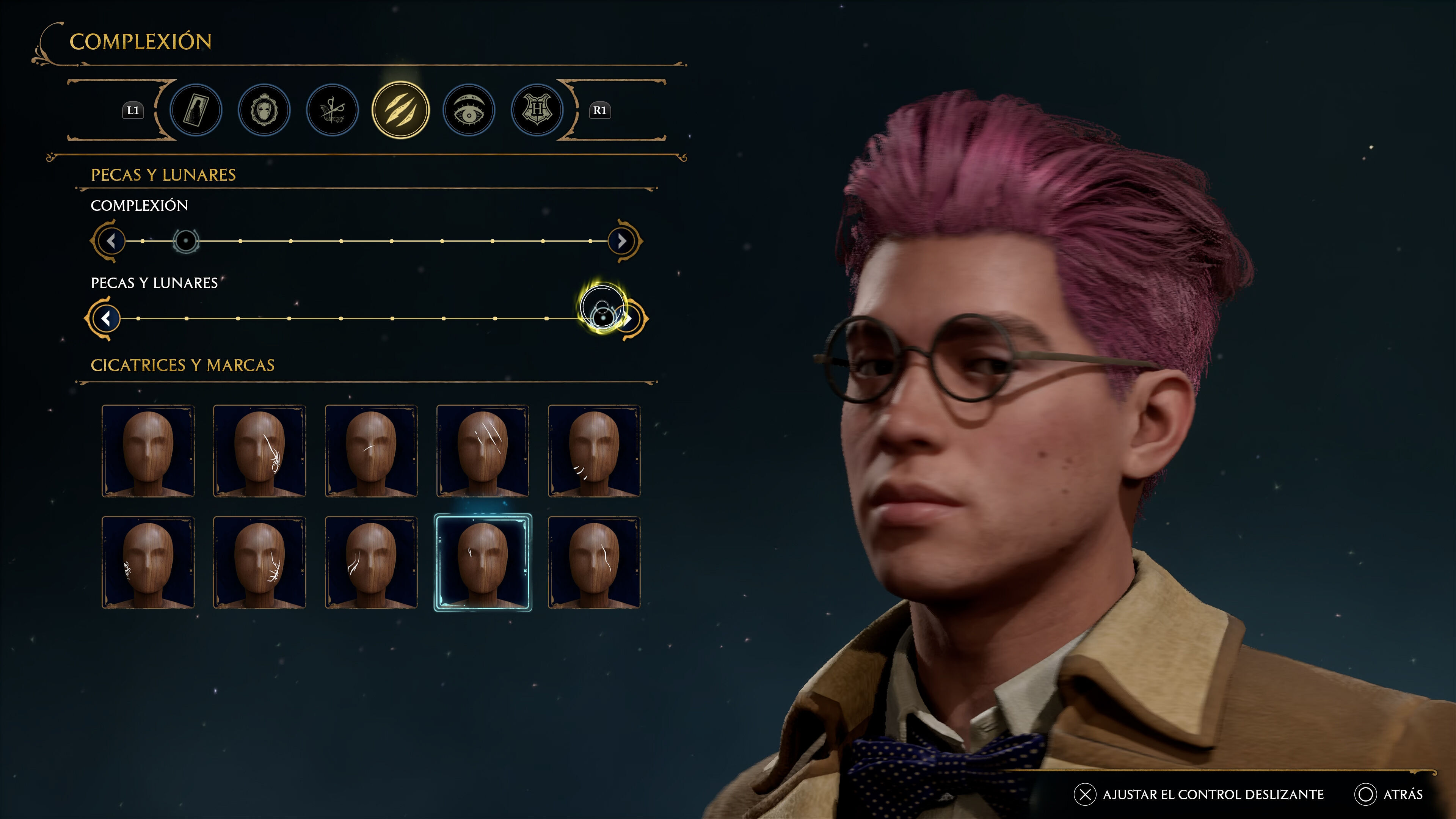Click the left arrow of the Complexión slider
Viewport: 1456px width, 819px height.
(x=111, y=242)
